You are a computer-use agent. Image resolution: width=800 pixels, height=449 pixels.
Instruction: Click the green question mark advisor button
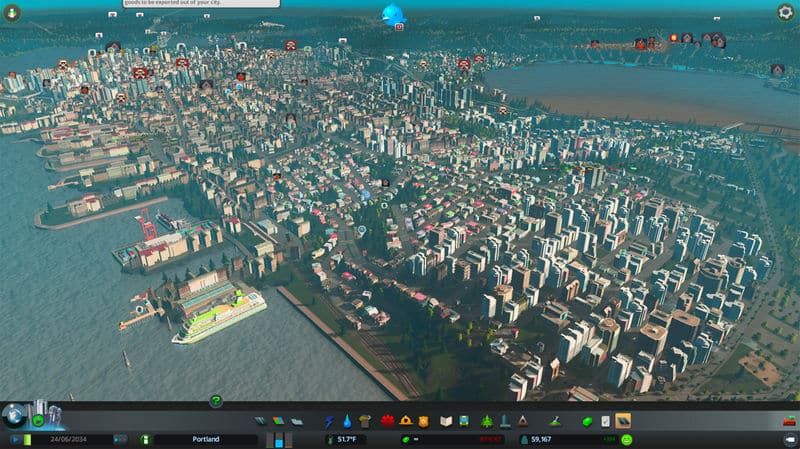pos(215,401)
